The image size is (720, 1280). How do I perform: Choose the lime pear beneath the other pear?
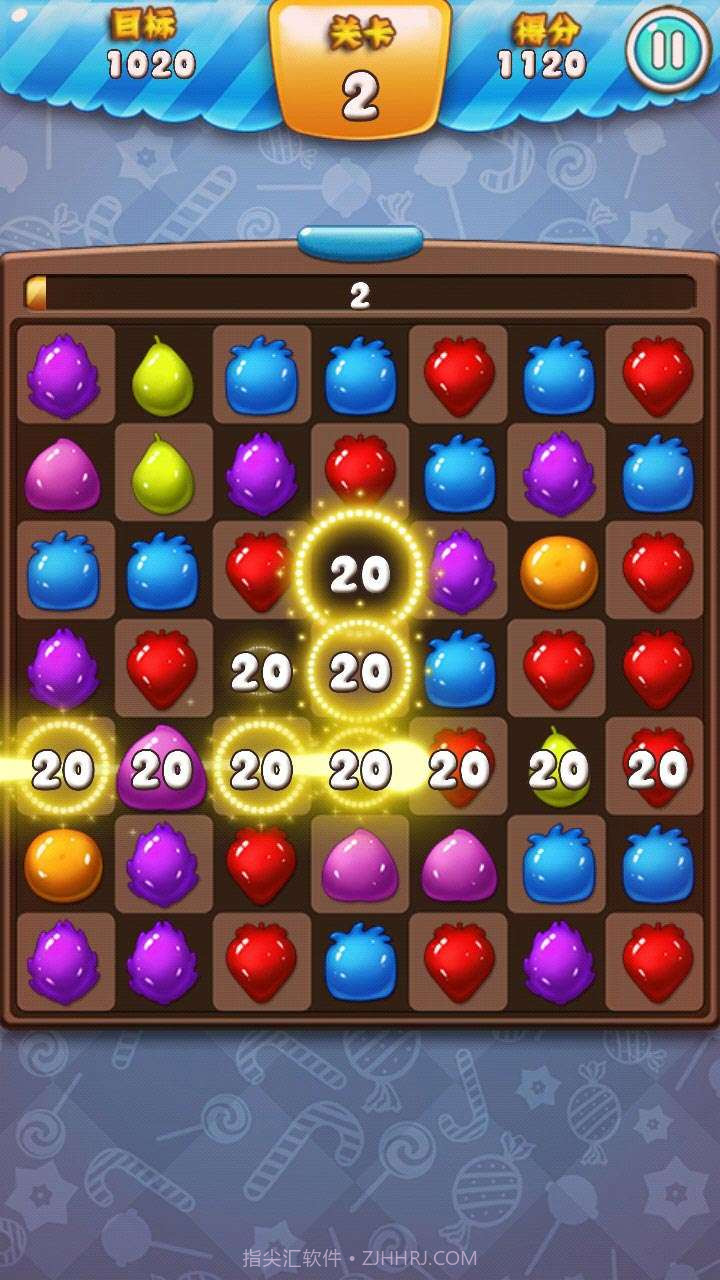pyautogui.click(x=162, y=473)
